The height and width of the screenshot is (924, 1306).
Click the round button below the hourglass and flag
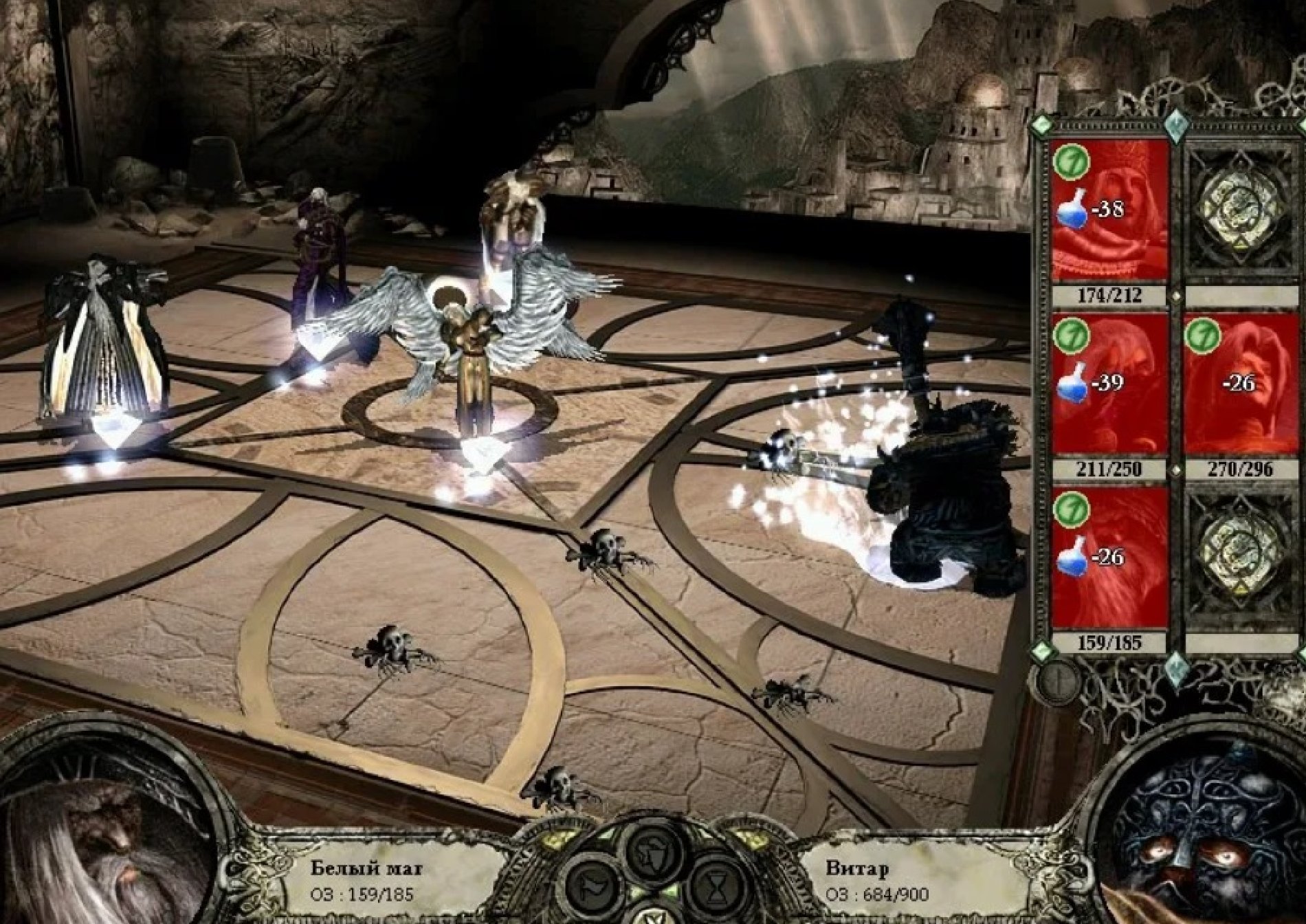(x=653, y=916)
